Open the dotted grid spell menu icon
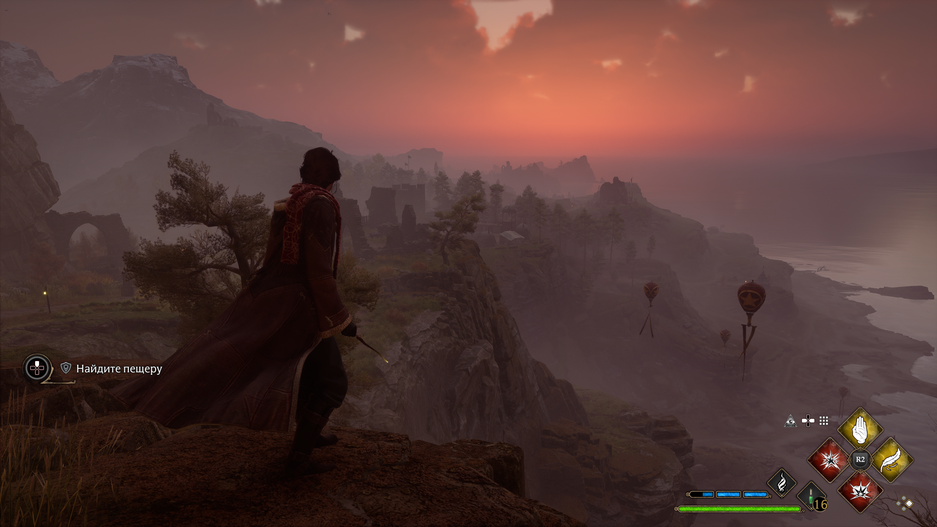Image resolution: width=937 pixels, height=527 pixels. point(824,421)
